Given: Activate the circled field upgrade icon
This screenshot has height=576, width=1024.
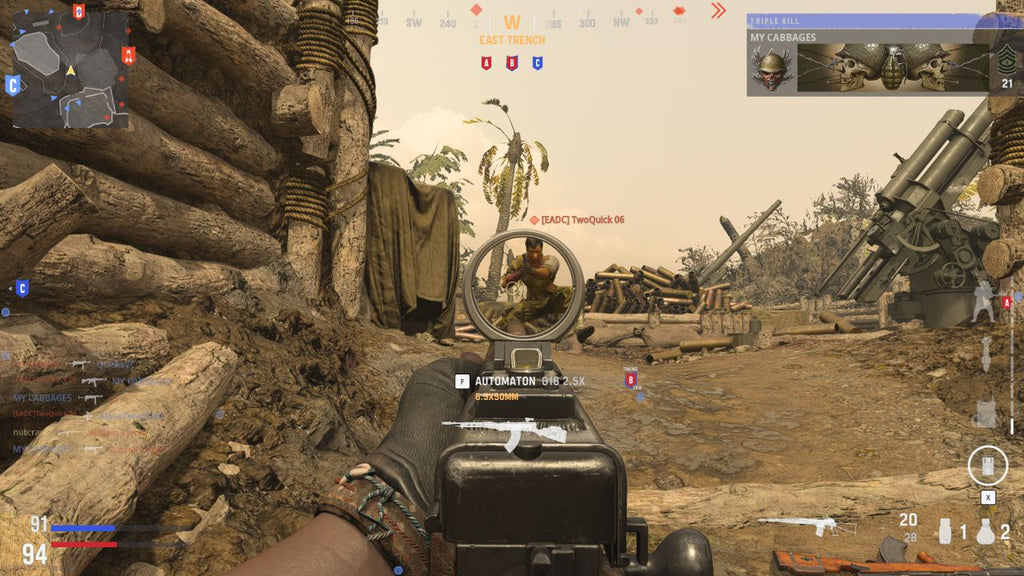Looking at the screenshot, I should click(x=987, y=465).
